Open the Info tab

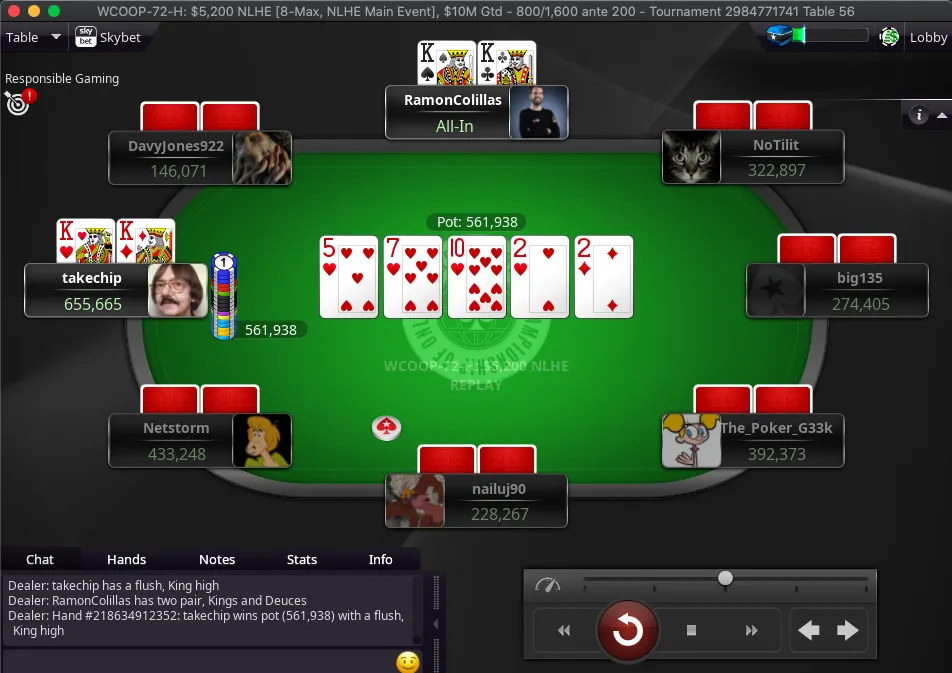(381, 560)
